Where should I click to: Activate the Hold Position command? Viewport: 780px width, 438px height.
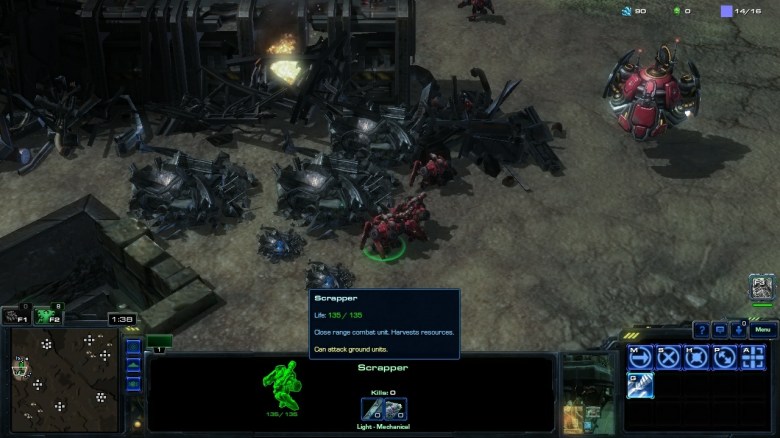[x=696, y=357]
